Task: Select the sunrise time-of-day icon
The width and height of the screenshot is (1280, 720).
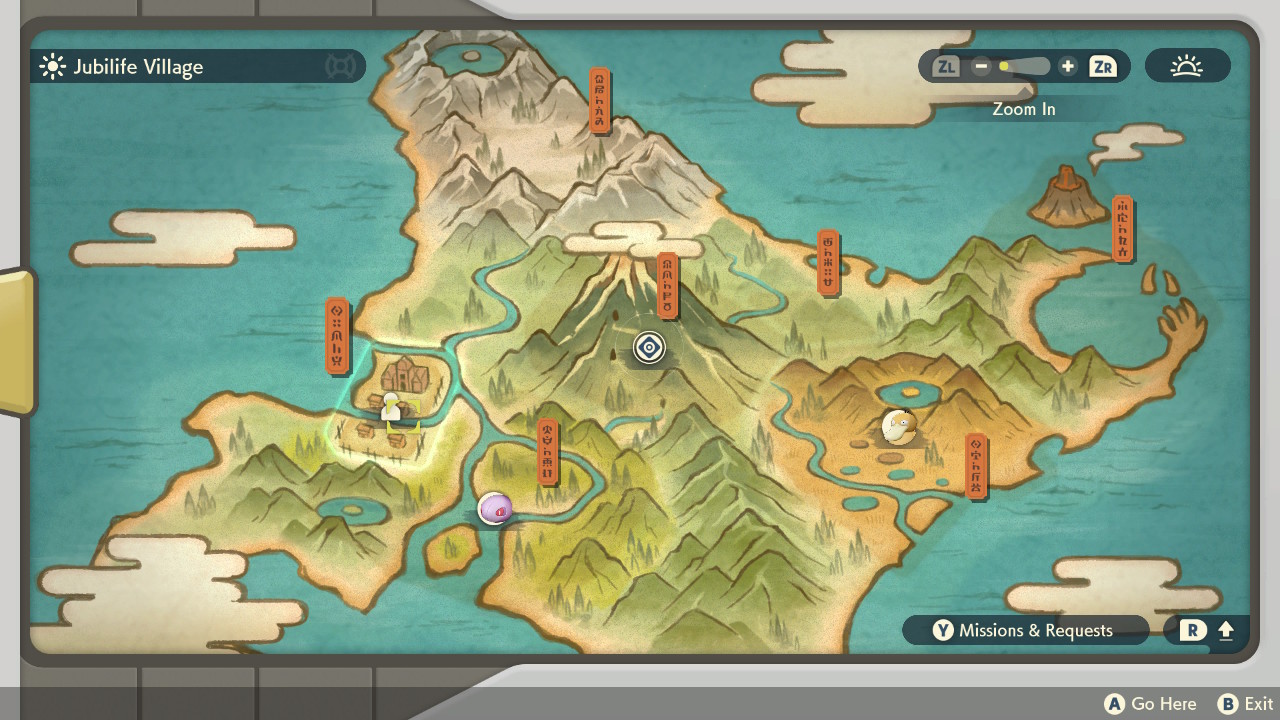Action: click(x=1187, y=67)
